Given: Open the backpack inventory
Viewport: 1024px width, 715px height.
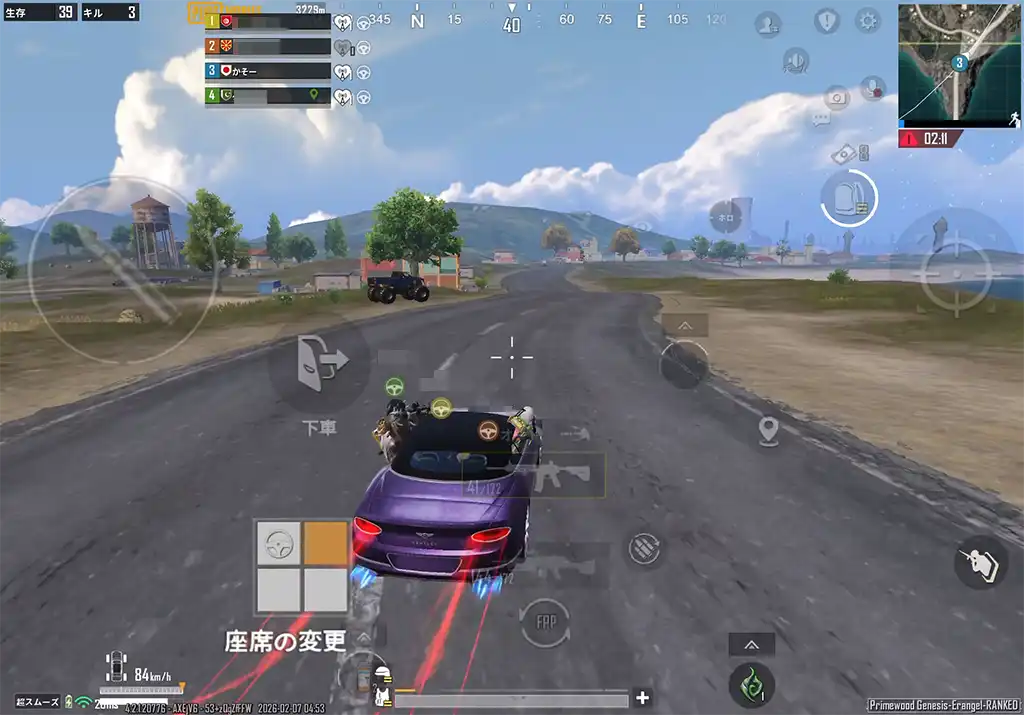Looking at the screenshot, I should tap(848, 198).
